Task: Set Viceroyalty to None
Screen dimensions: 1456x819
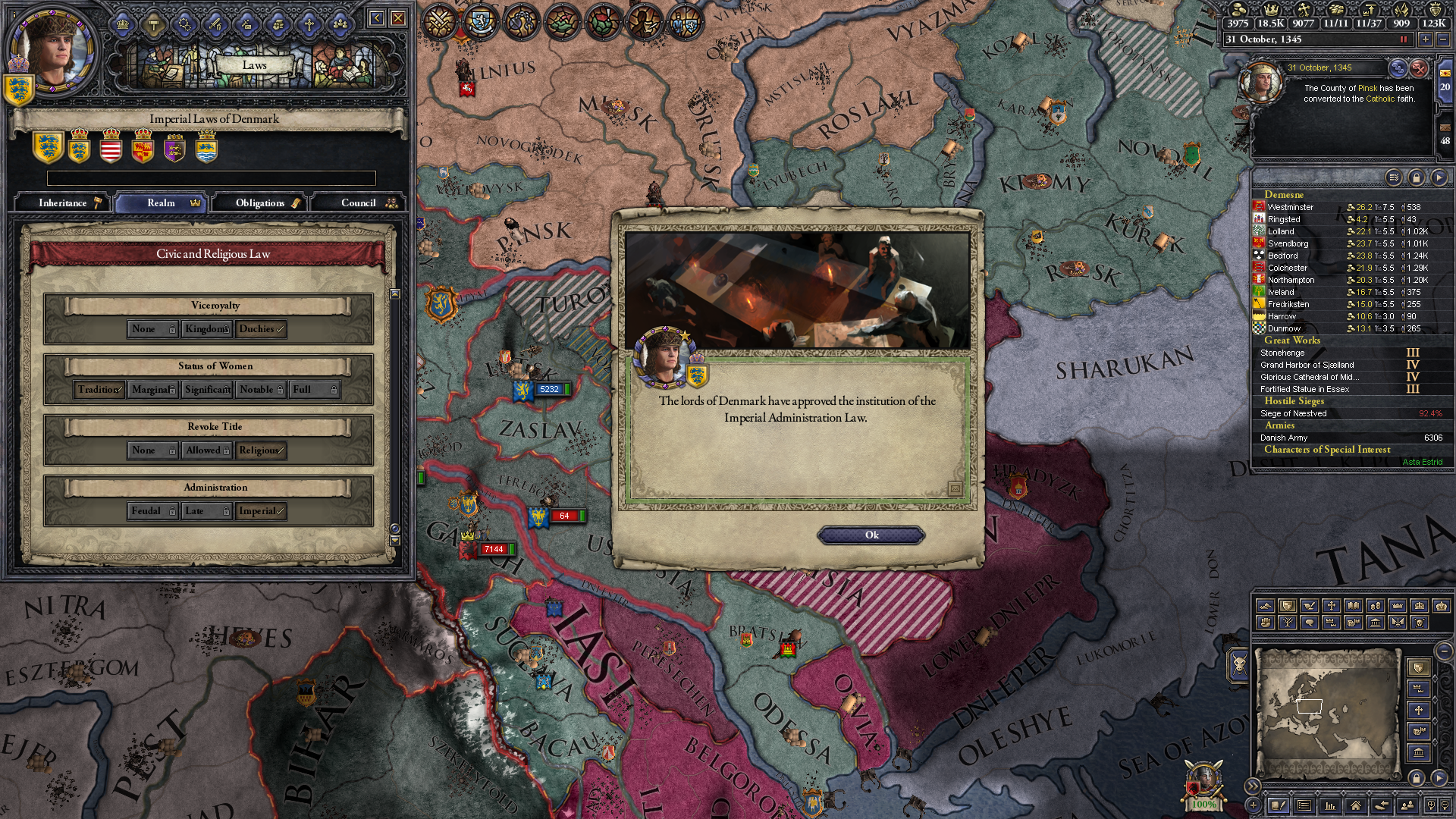Action: [152, 329]
